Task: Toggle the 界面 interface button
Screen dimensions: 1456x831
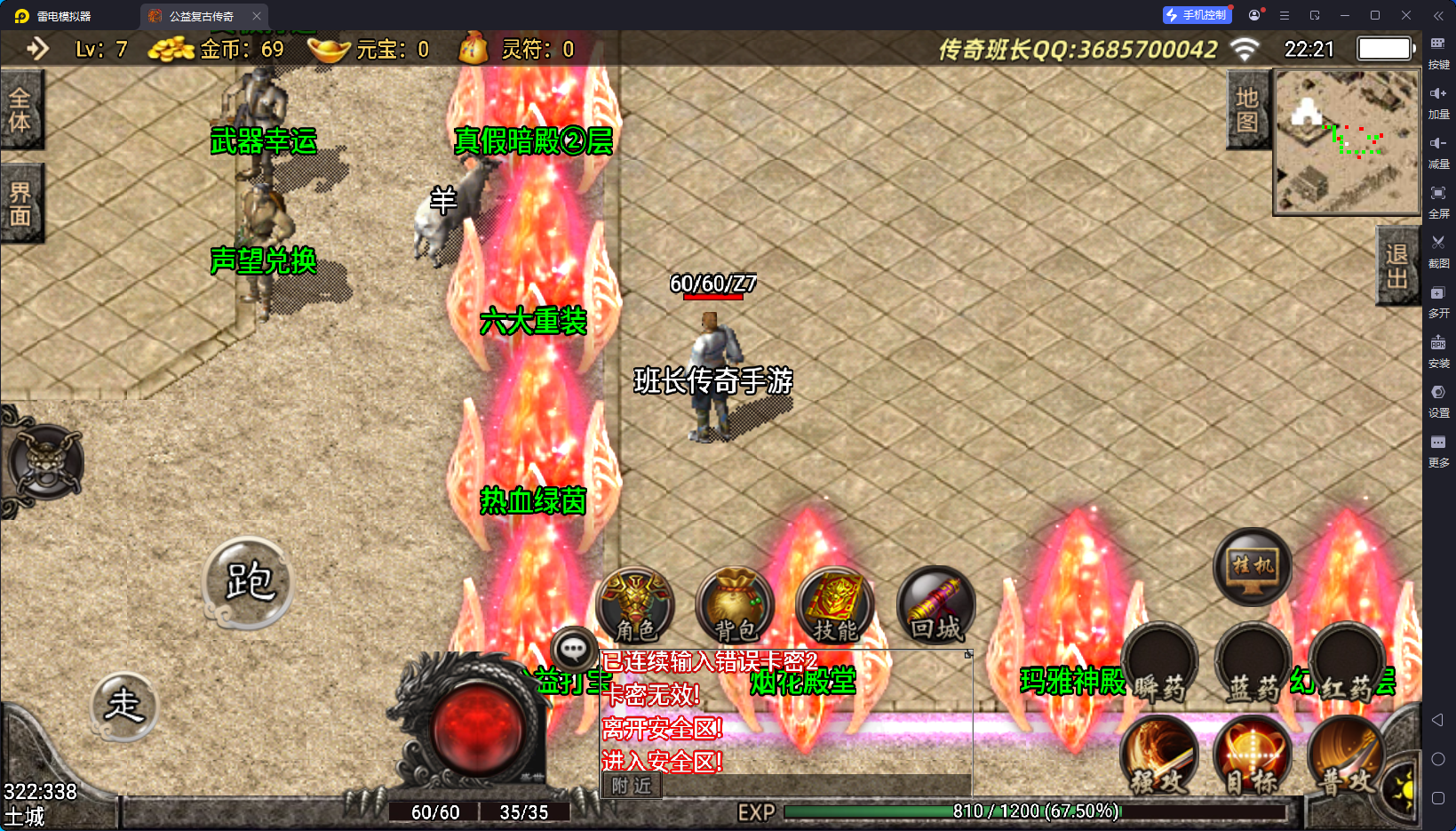Action: [x=20, y=204]
